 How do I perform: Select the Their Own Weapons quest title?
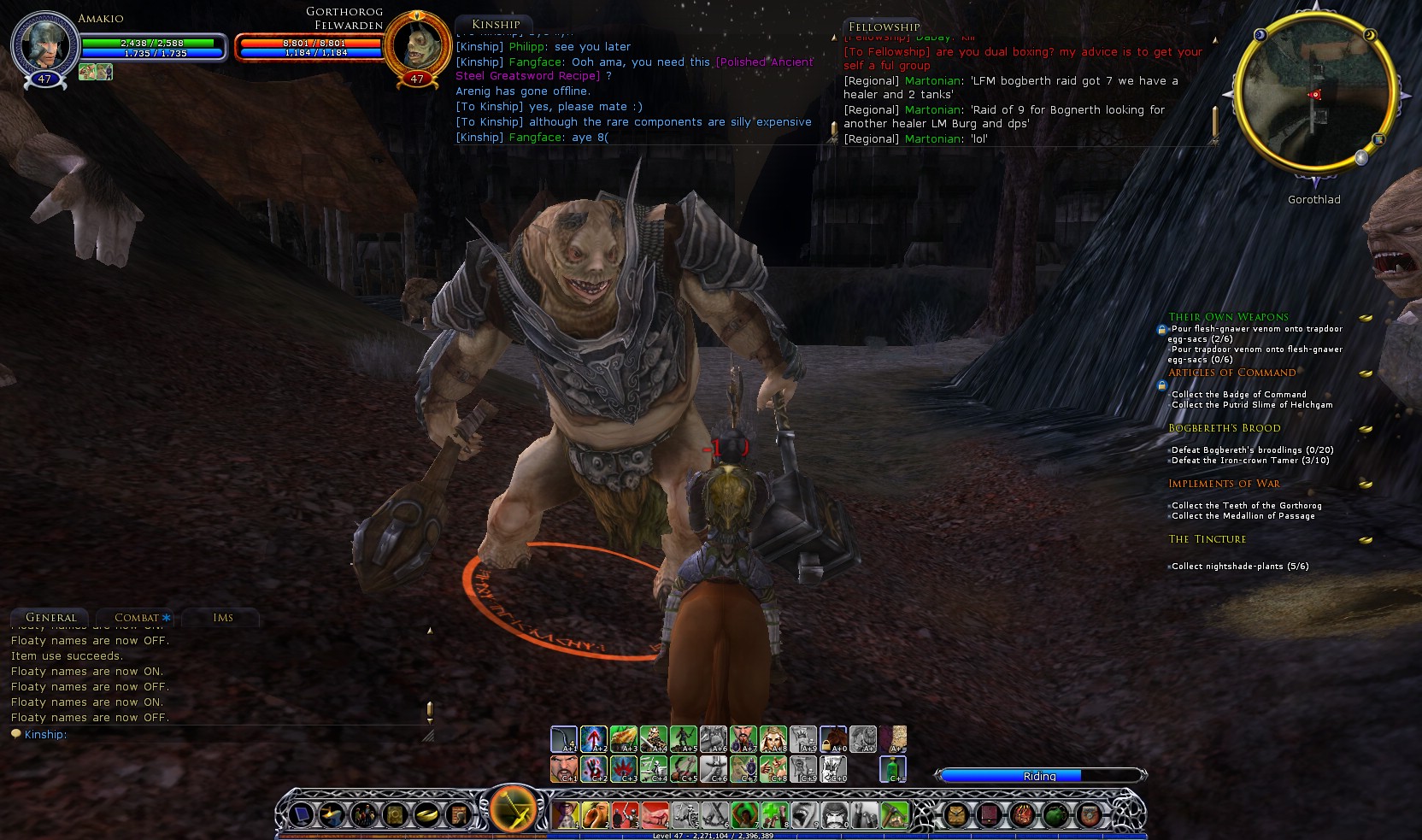tap(1228, 317)
